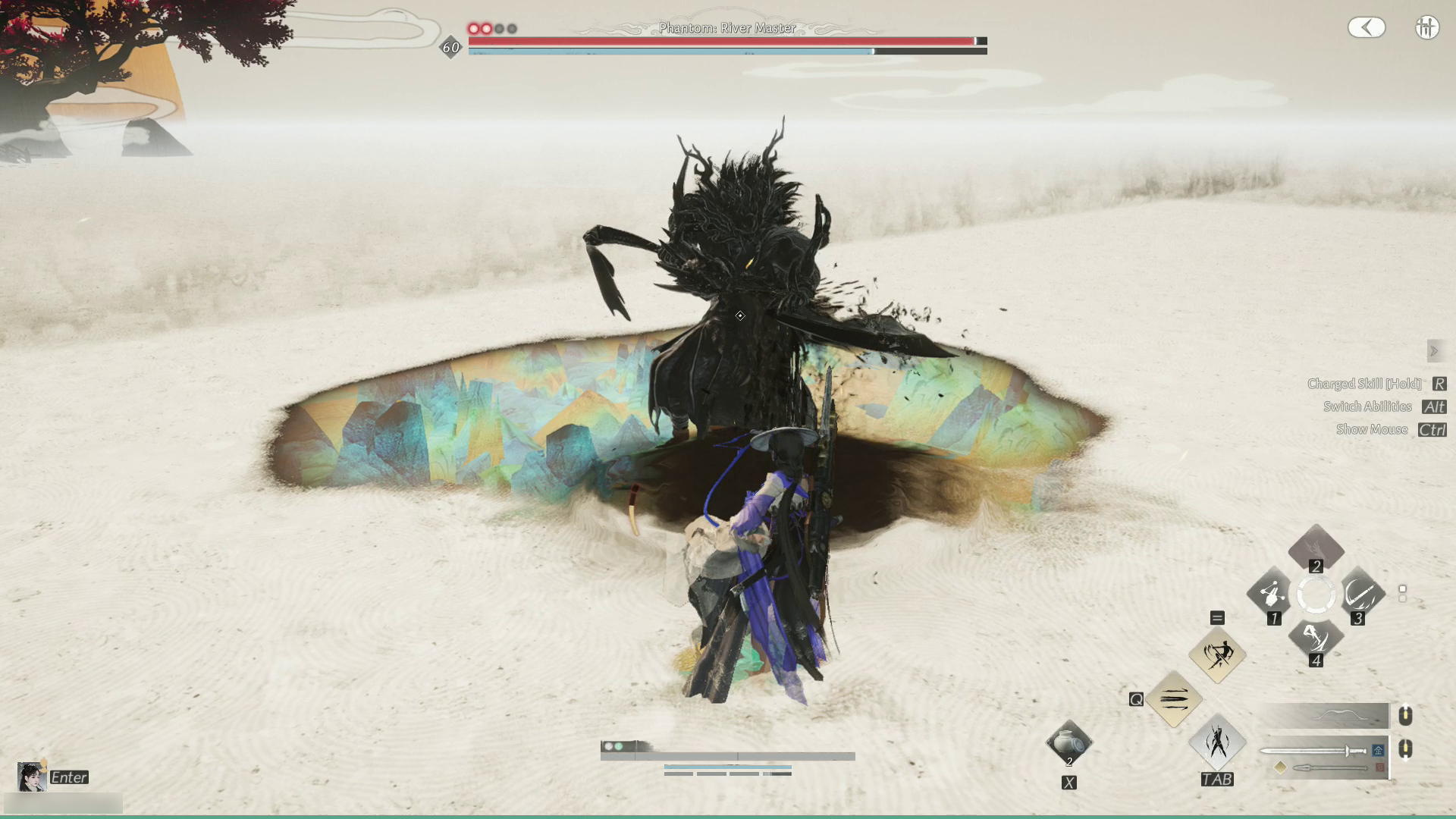Image resolution: width=1456 pixels, height=819 pixels.
Task: Open the round menu icon in the top corner
Action: 1426,28
